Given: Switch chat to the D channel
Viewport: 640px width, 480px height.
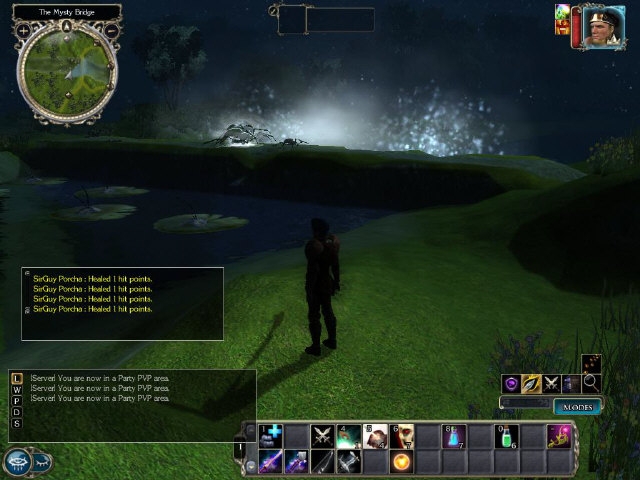Looking at the screenshot, I should tap(16, 412).
